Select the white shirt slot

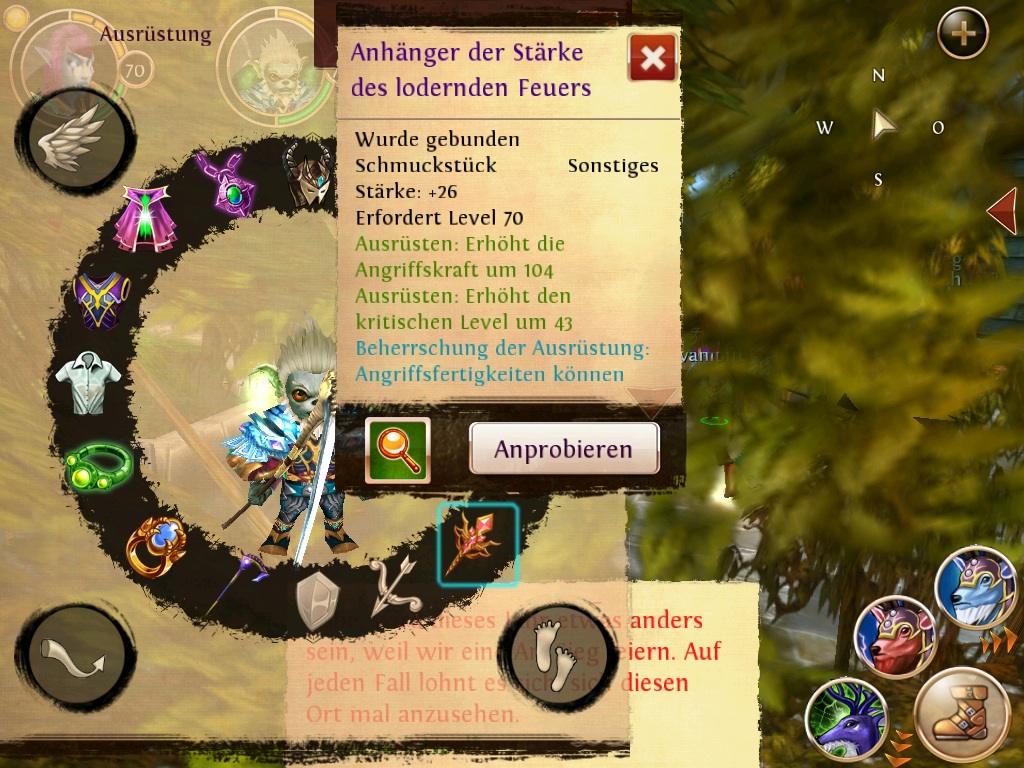(x=88, y=381)
